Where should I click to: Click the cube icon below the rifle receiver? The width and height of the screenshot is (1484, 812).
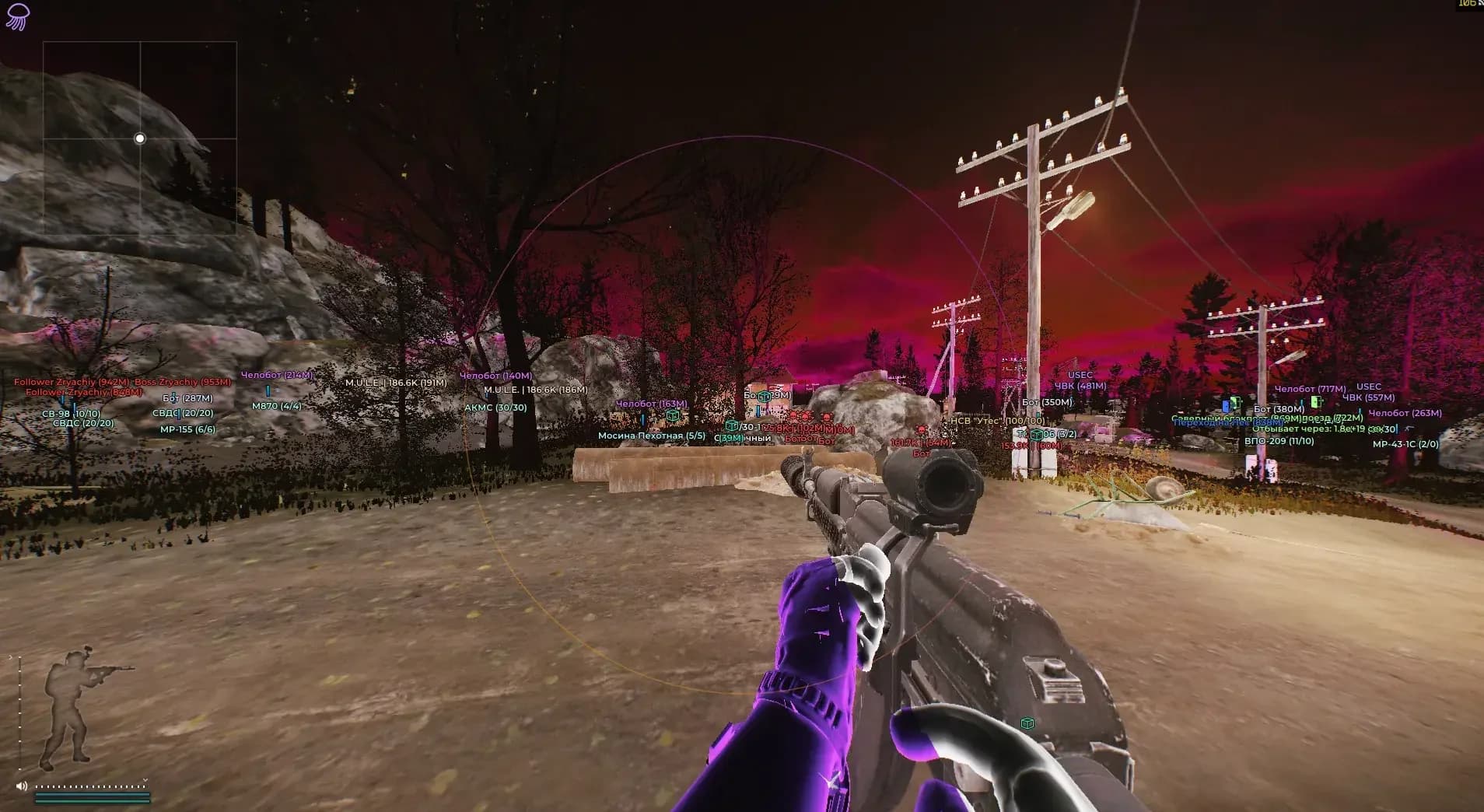1027,723
